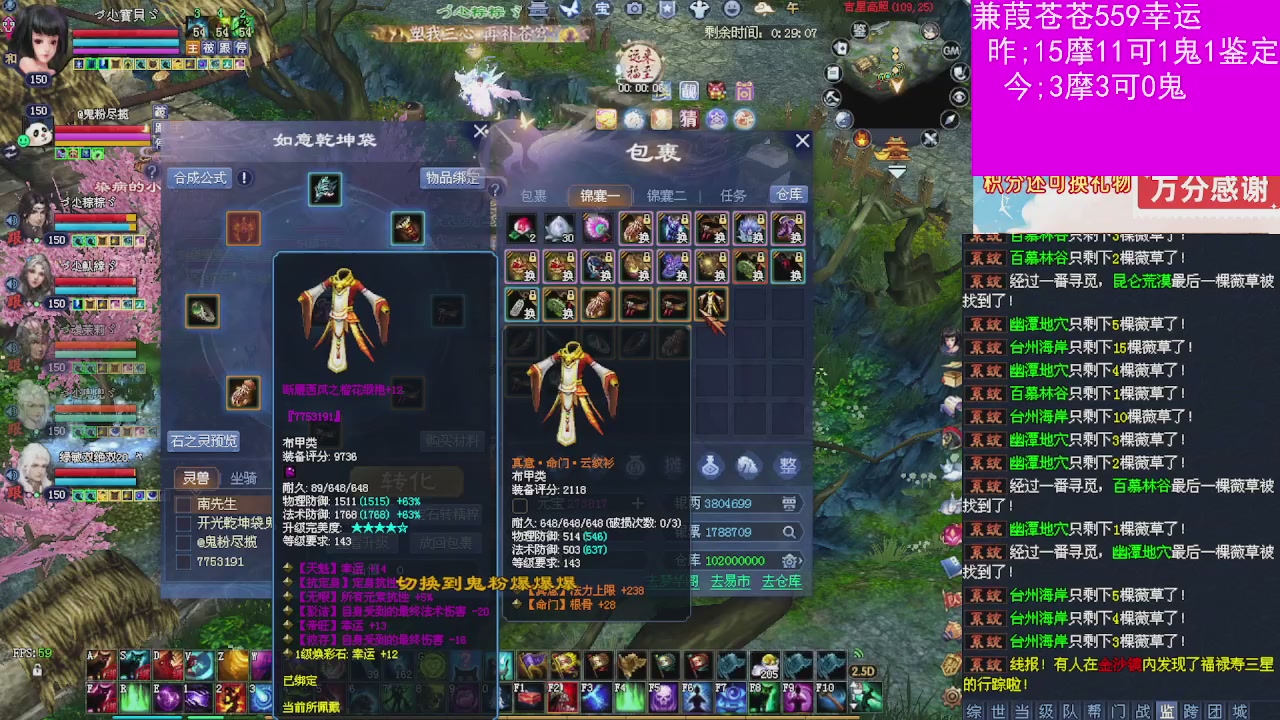1280x720 pixels.
Task: Expand the arrow beside the warehouse chest icon
Action: (801, 561)
